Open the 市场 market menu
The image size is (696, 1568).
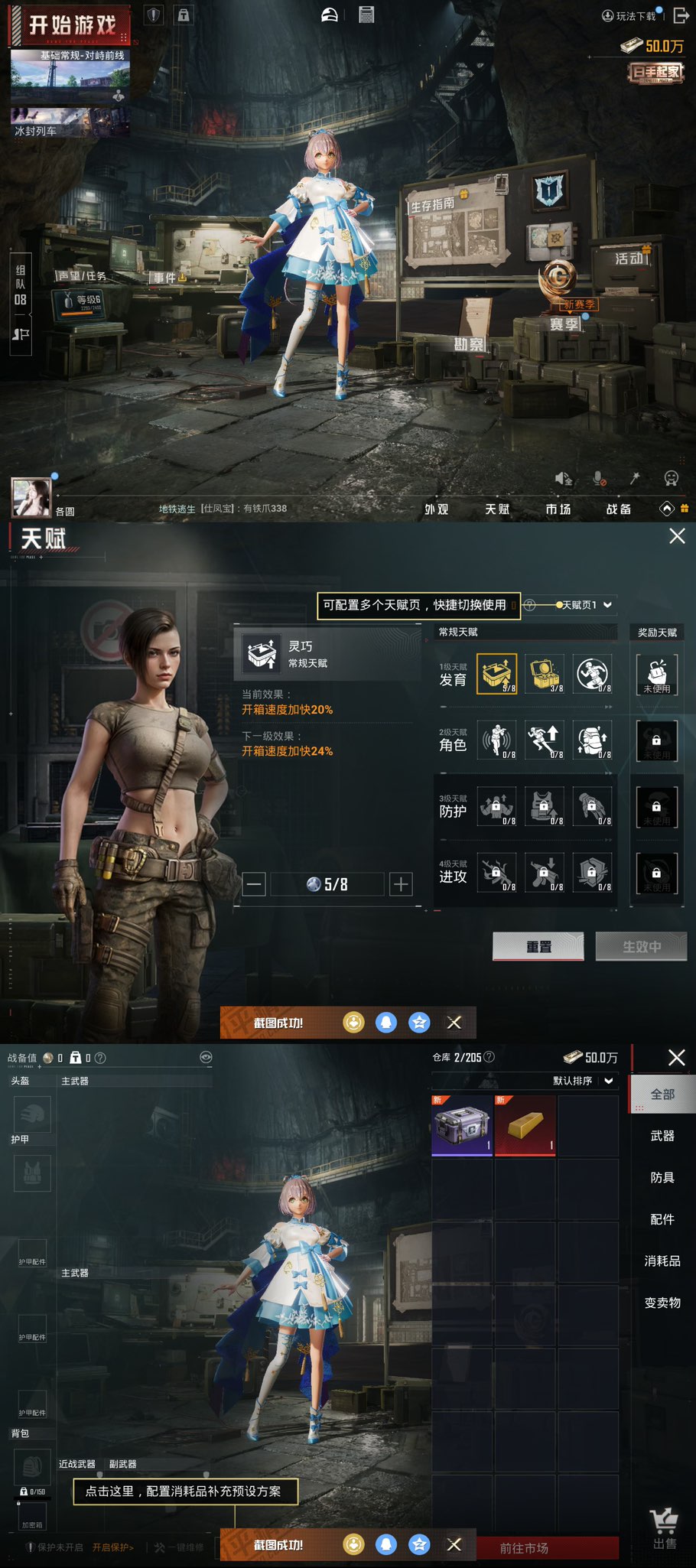click(x=558, y=509)
